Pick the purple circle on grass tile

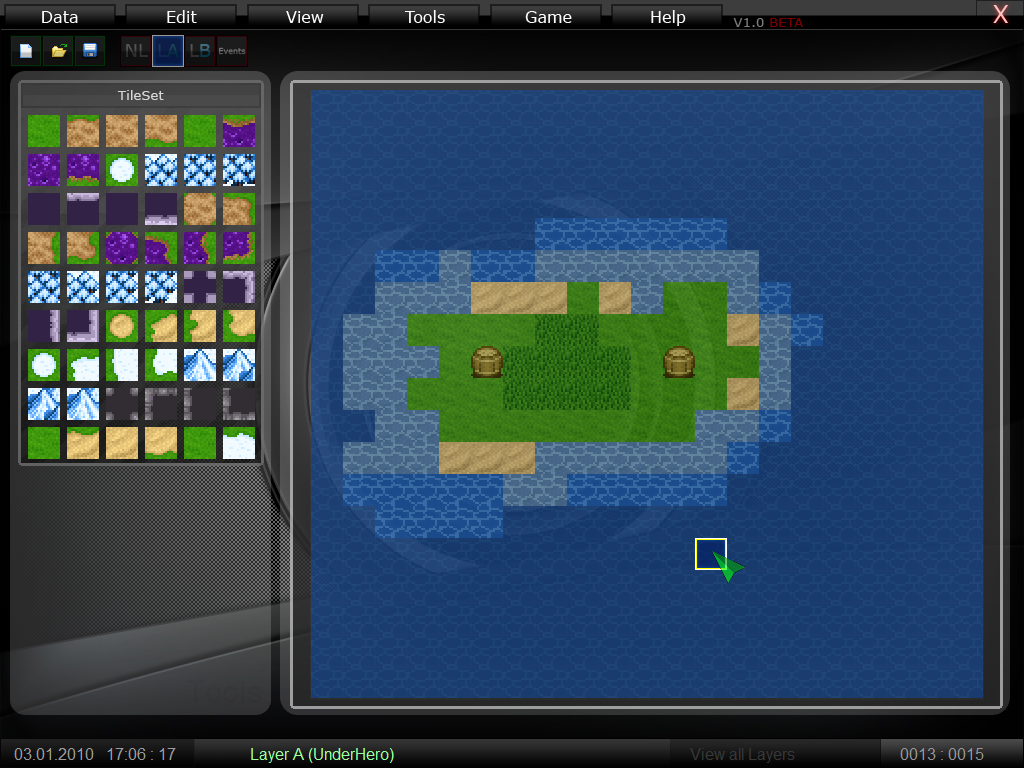click(121, 247)
